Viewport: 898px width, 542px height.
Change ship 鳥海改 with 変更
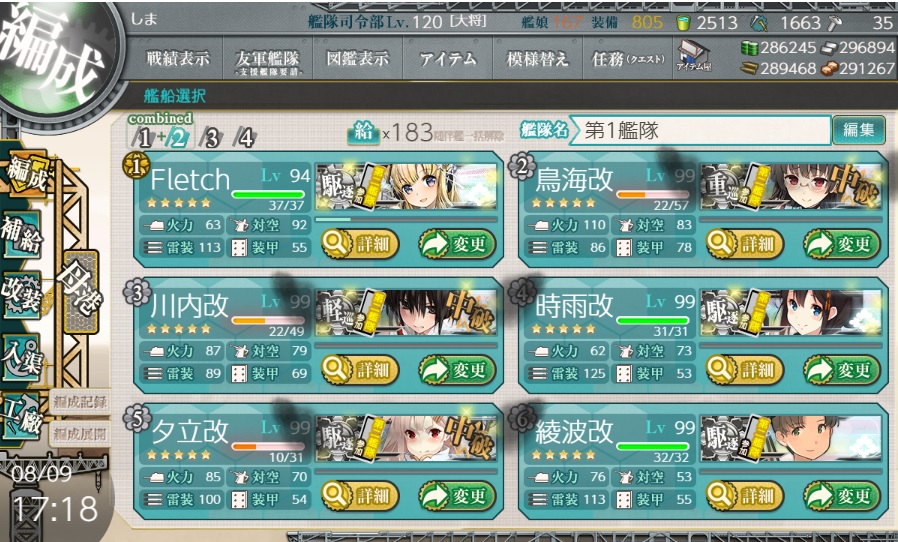(842, 243)
